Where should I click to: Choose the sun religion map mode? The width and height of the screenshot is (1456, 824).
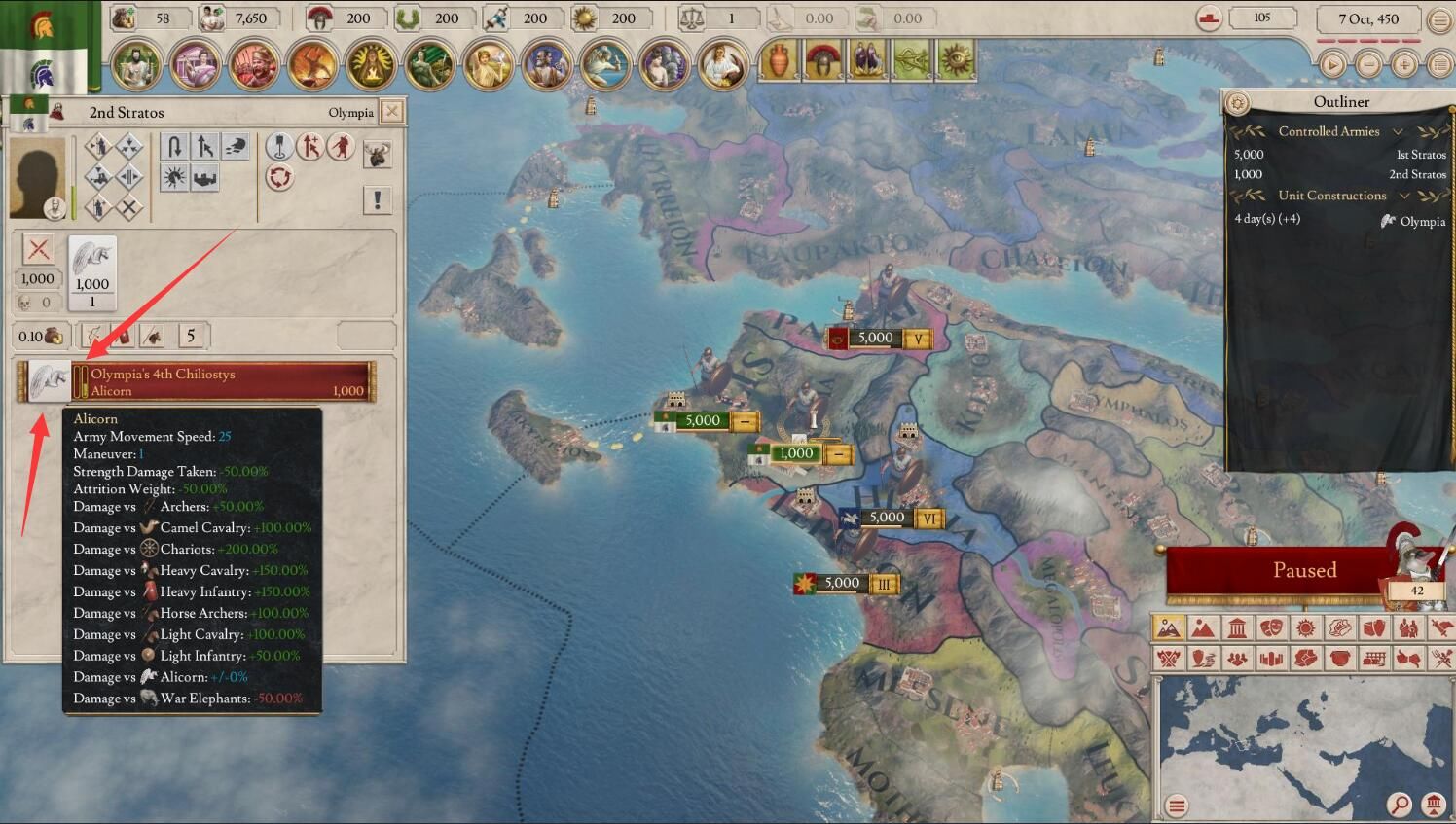click(x=1305, y=627)
